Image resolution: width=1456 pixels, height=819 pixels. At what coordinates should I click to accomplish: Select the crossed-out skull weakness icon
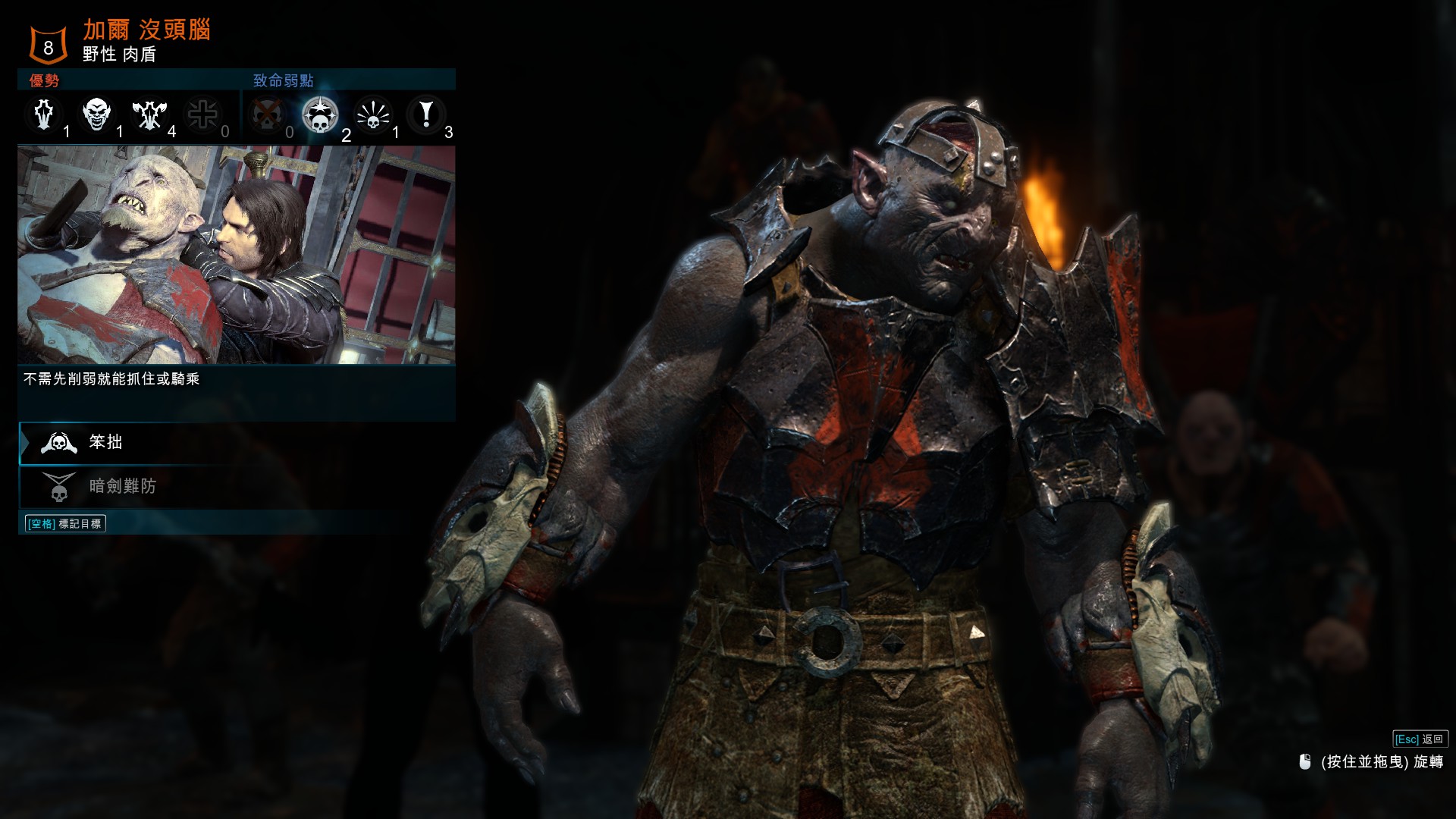point(267,115)
